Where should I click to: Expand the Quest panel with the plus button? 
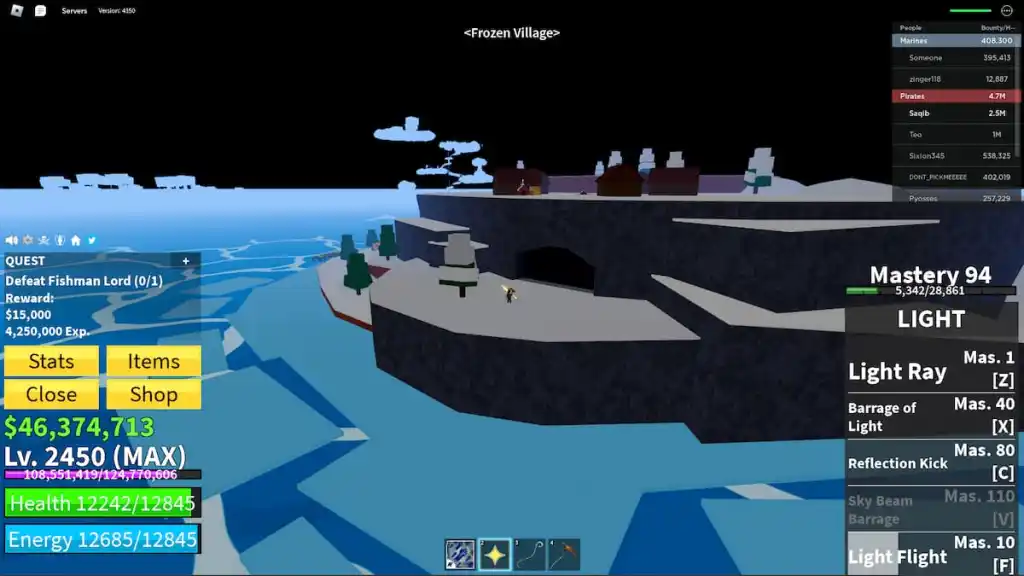tap(186, 261)
